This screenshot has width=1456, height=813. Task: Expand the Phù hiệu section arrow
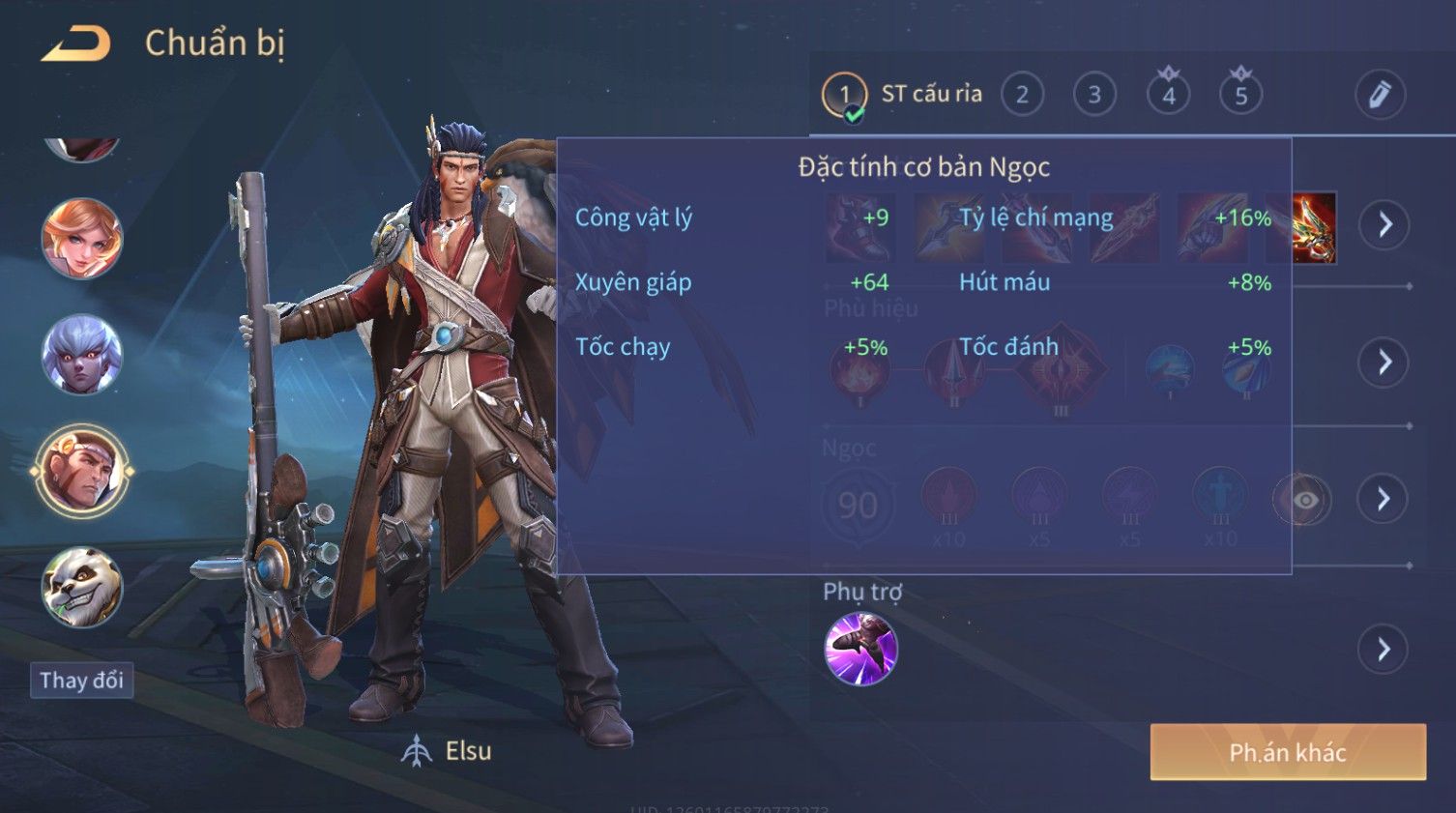[x=1384, y=363]
